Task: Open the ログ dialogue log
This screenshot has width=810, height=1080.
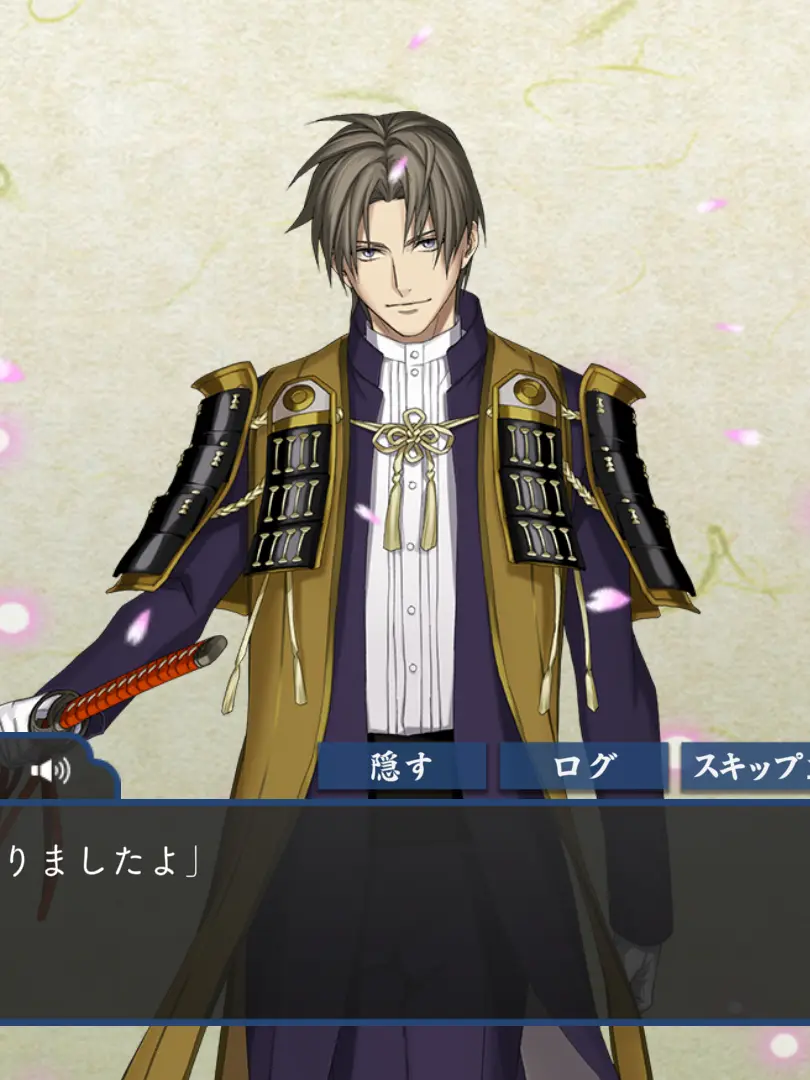Action: pyautogui.click(x=584, y=767)
